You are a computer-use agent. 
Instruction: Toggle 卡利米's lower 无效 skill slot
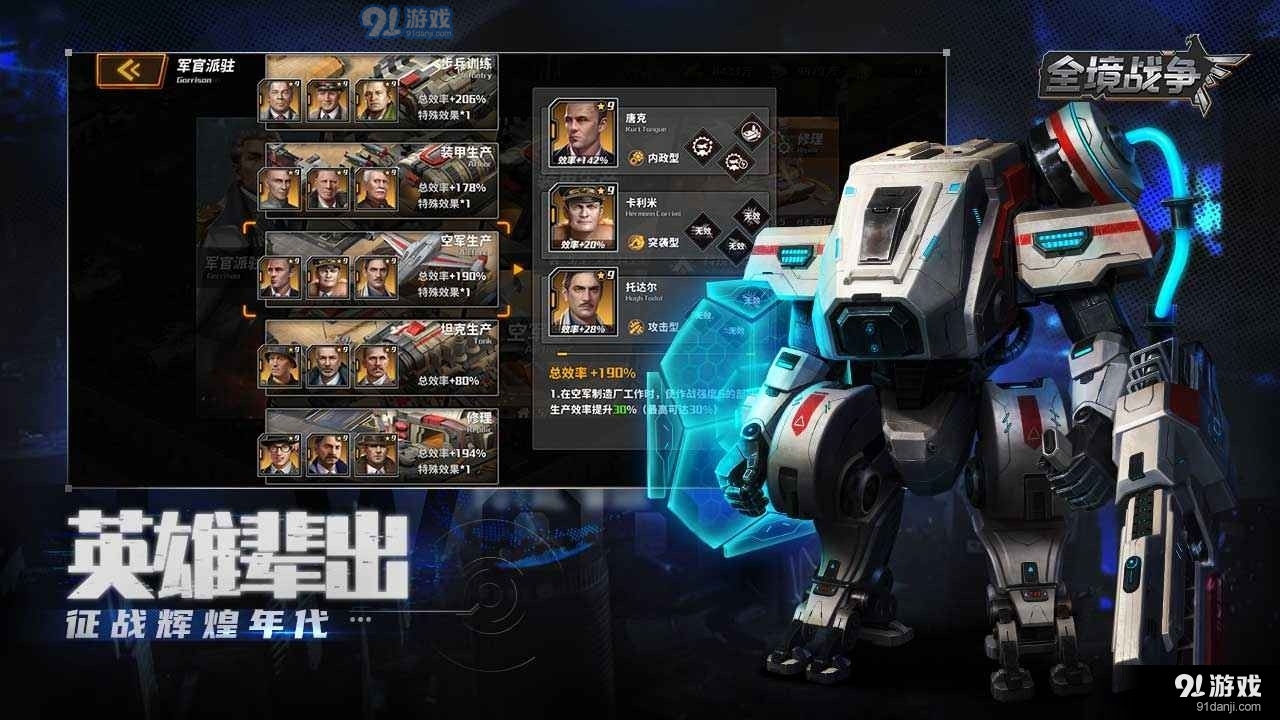click(x=736, y=243)
